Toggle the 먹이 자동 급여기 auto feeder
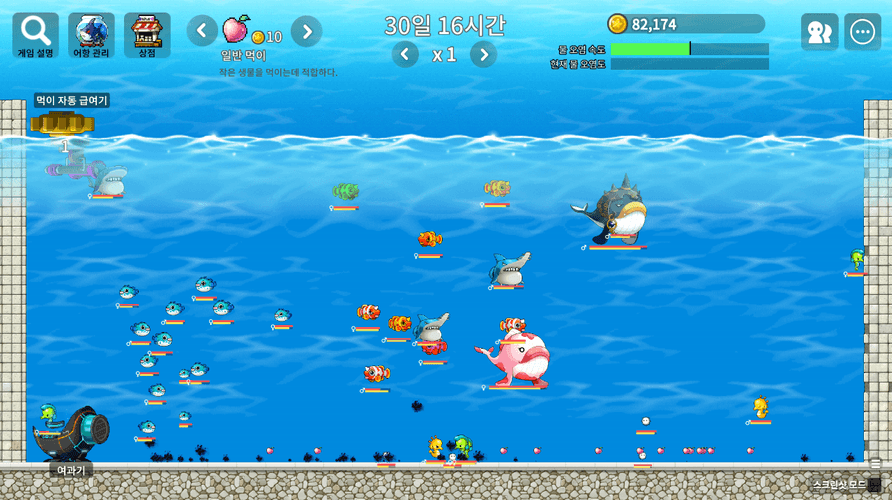The image size is (892, 500). pyautogui.click(x=62, y=122)
